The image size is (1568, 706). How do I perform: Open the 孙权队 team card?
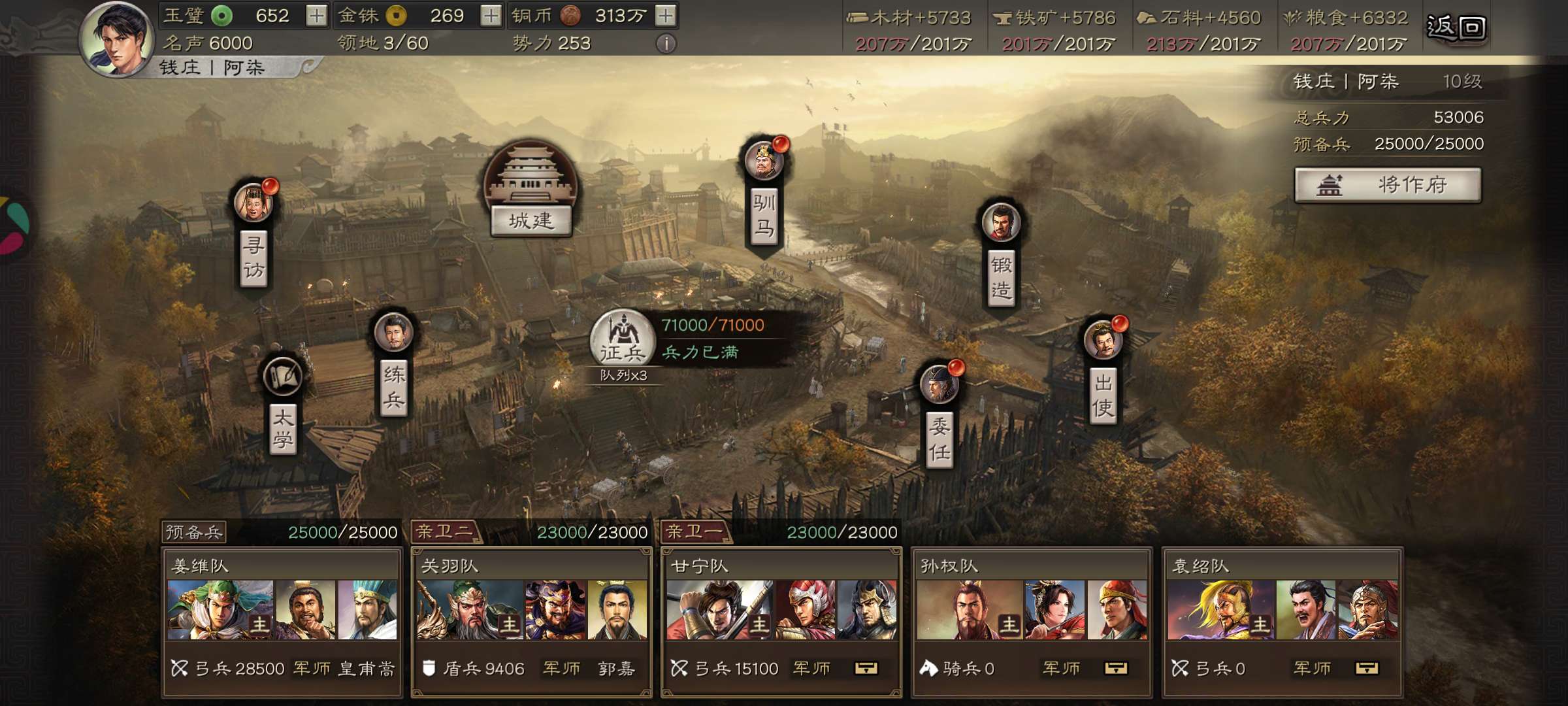[x=1032, y=621]
